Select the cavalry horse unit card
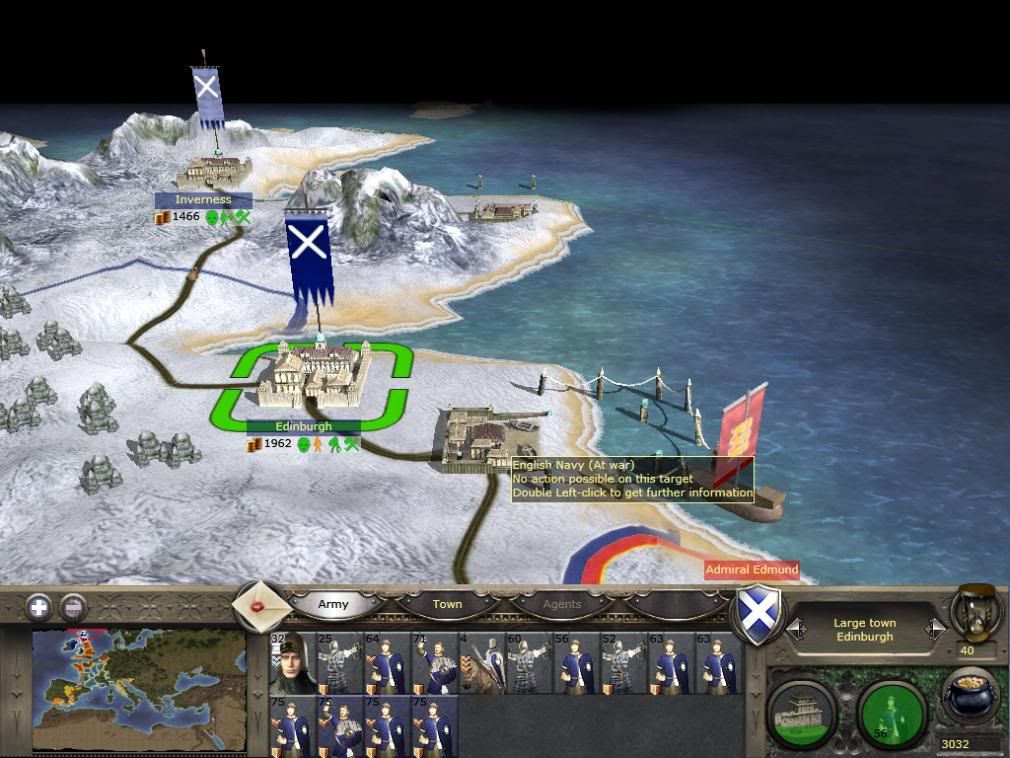This screenshot has width=1010, height=758. click(x=481, y=663)
